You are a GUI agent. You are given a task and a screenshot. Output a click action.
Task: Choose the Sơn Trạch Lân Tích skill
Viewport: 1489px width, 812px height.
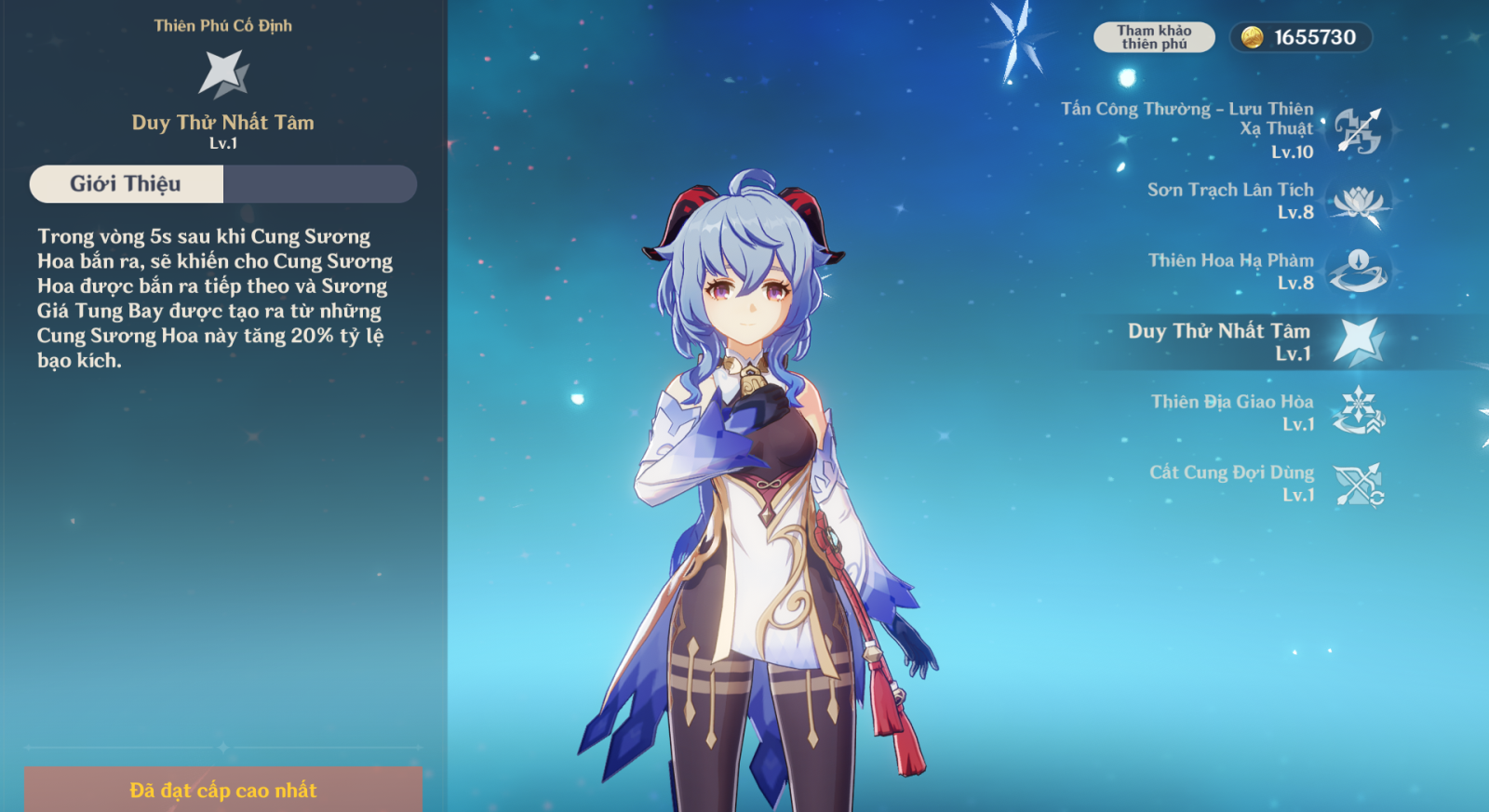click(1358, 202)
